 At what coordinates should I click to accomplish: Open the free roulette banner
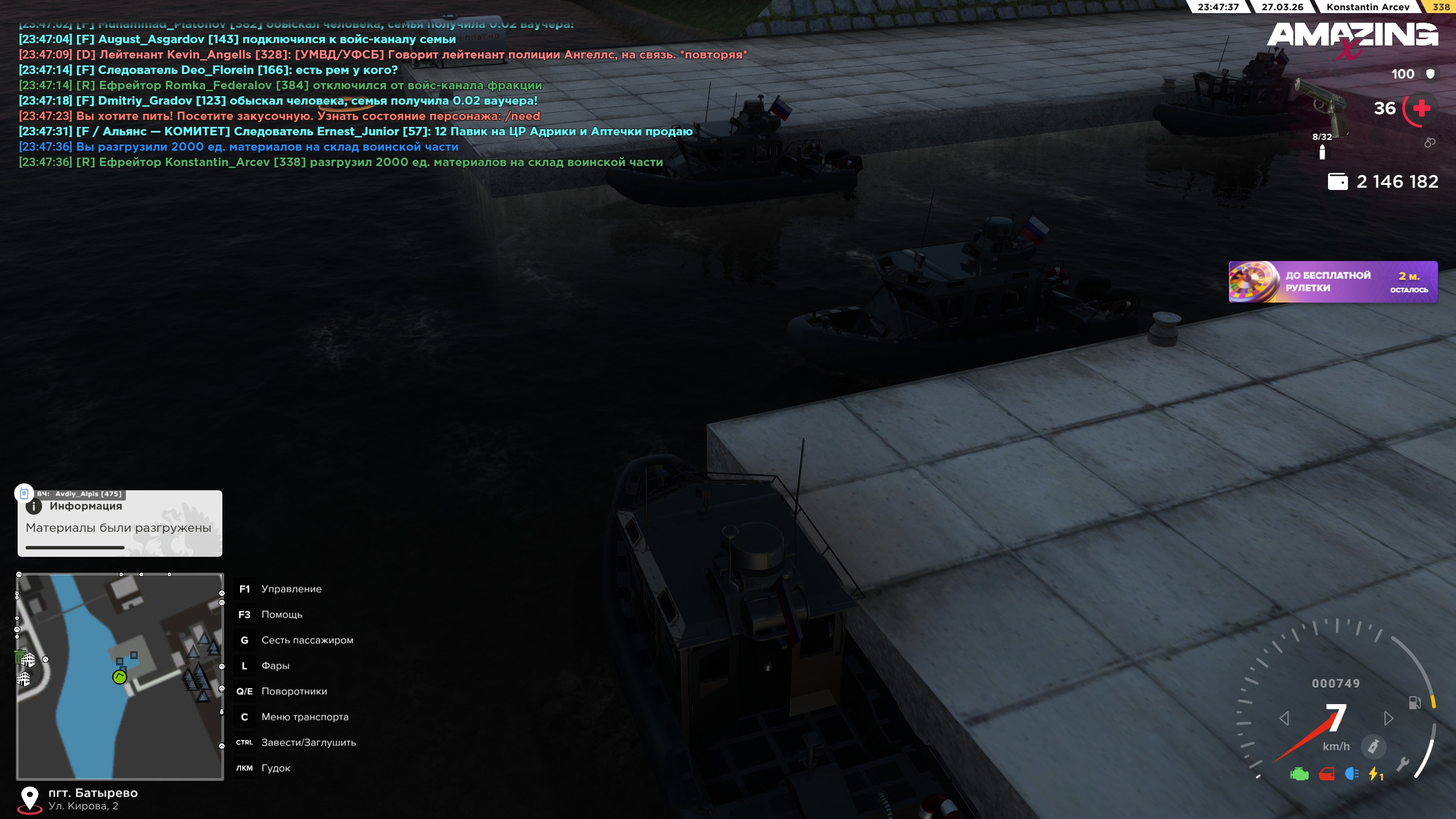click(x=1333, y=282)
